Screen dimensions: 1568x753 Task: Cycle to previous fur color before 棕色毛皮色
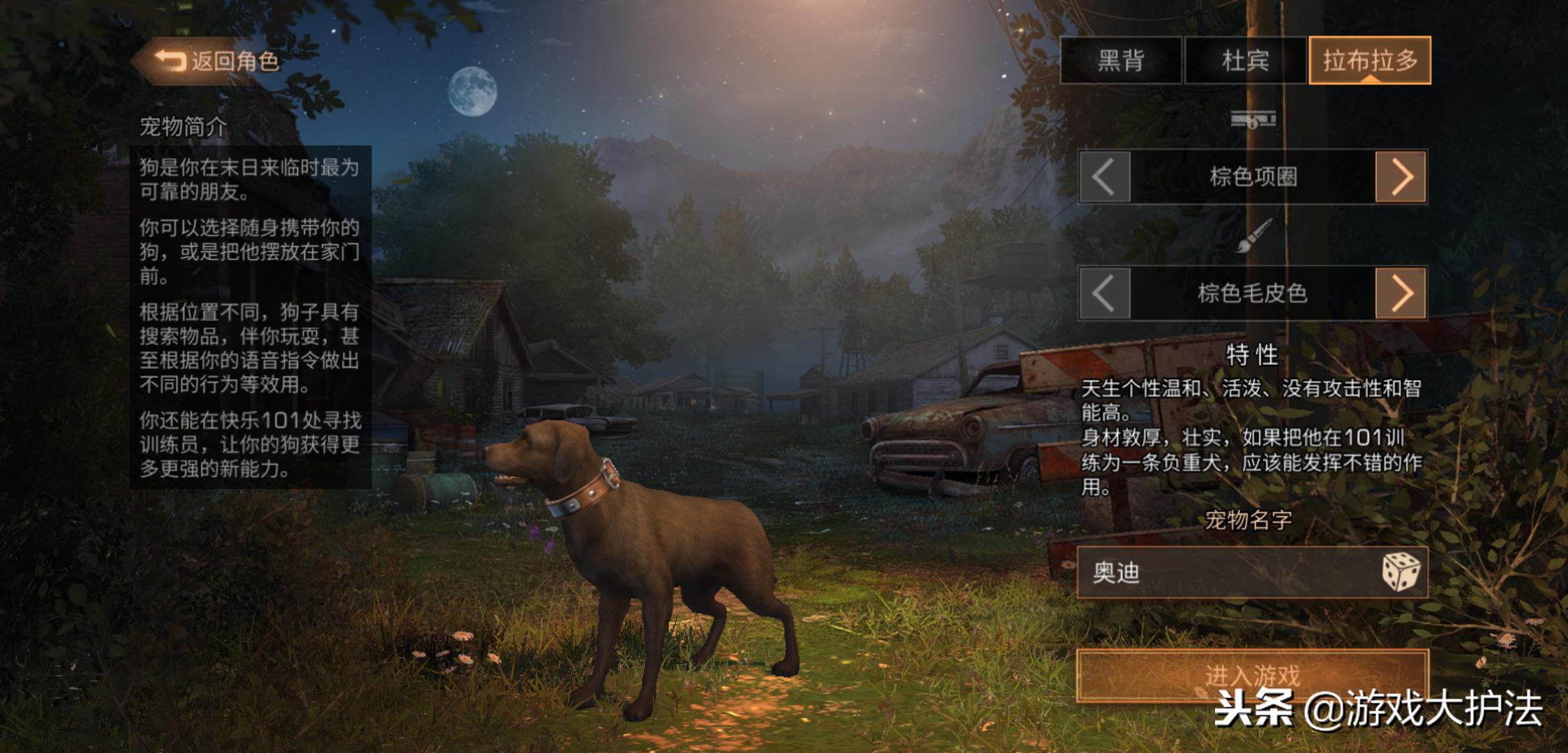[x=1105, y=294]
